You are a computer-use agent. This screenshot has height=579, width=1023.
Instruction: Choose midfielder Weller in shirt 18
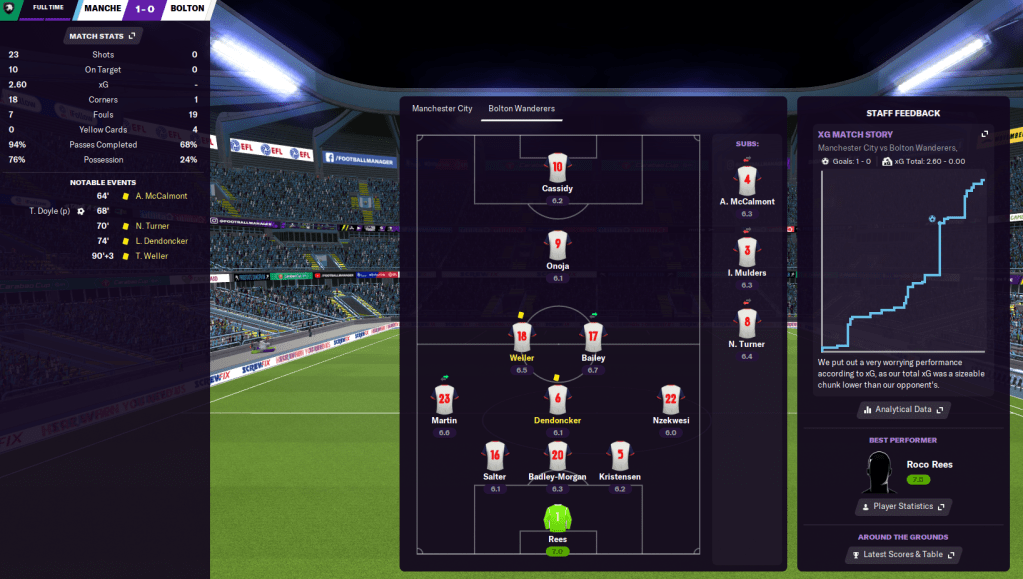tap(521, 337)
